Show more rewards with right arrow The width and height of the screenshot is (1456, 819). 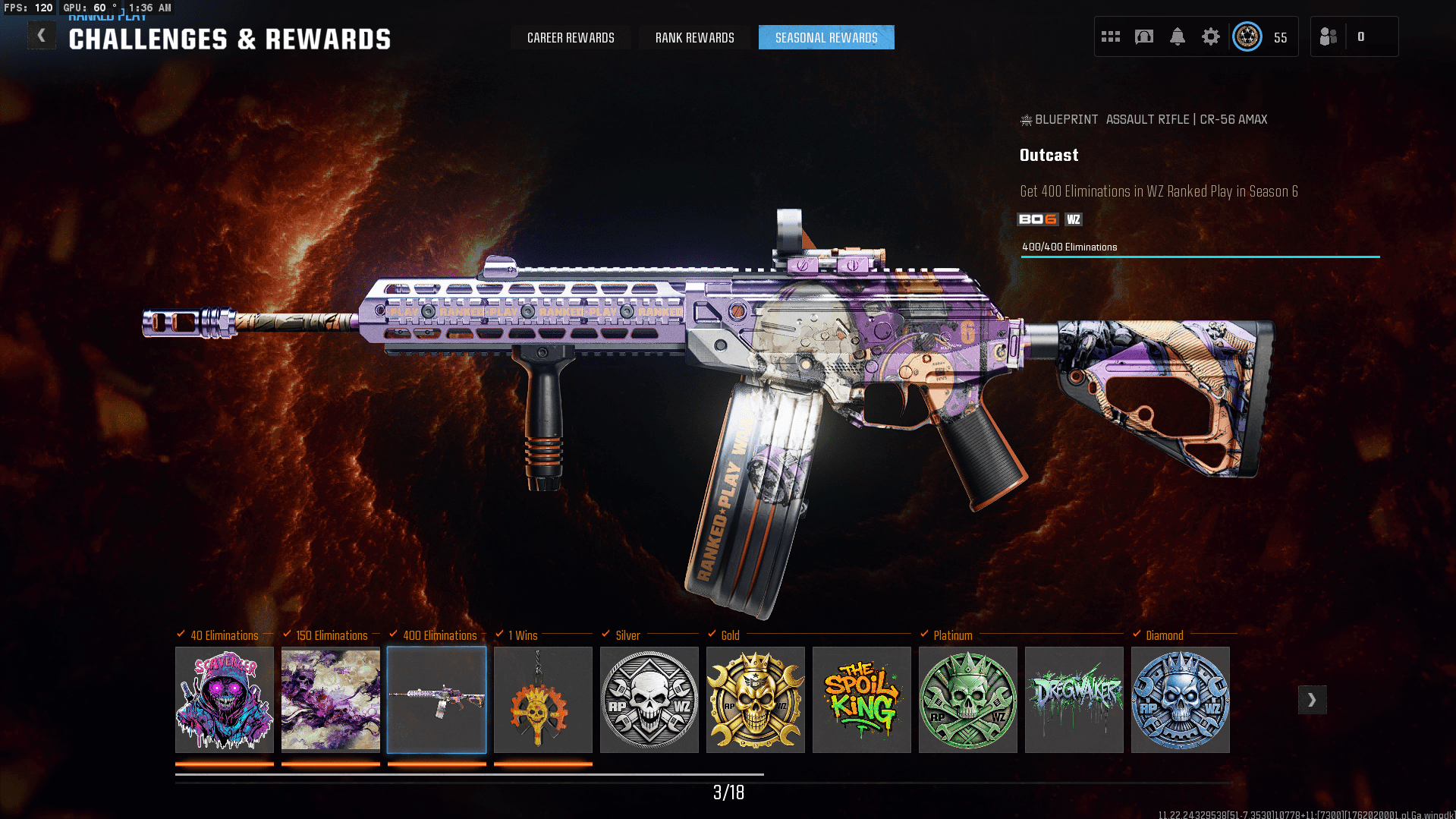click(x=1312, y=700)
